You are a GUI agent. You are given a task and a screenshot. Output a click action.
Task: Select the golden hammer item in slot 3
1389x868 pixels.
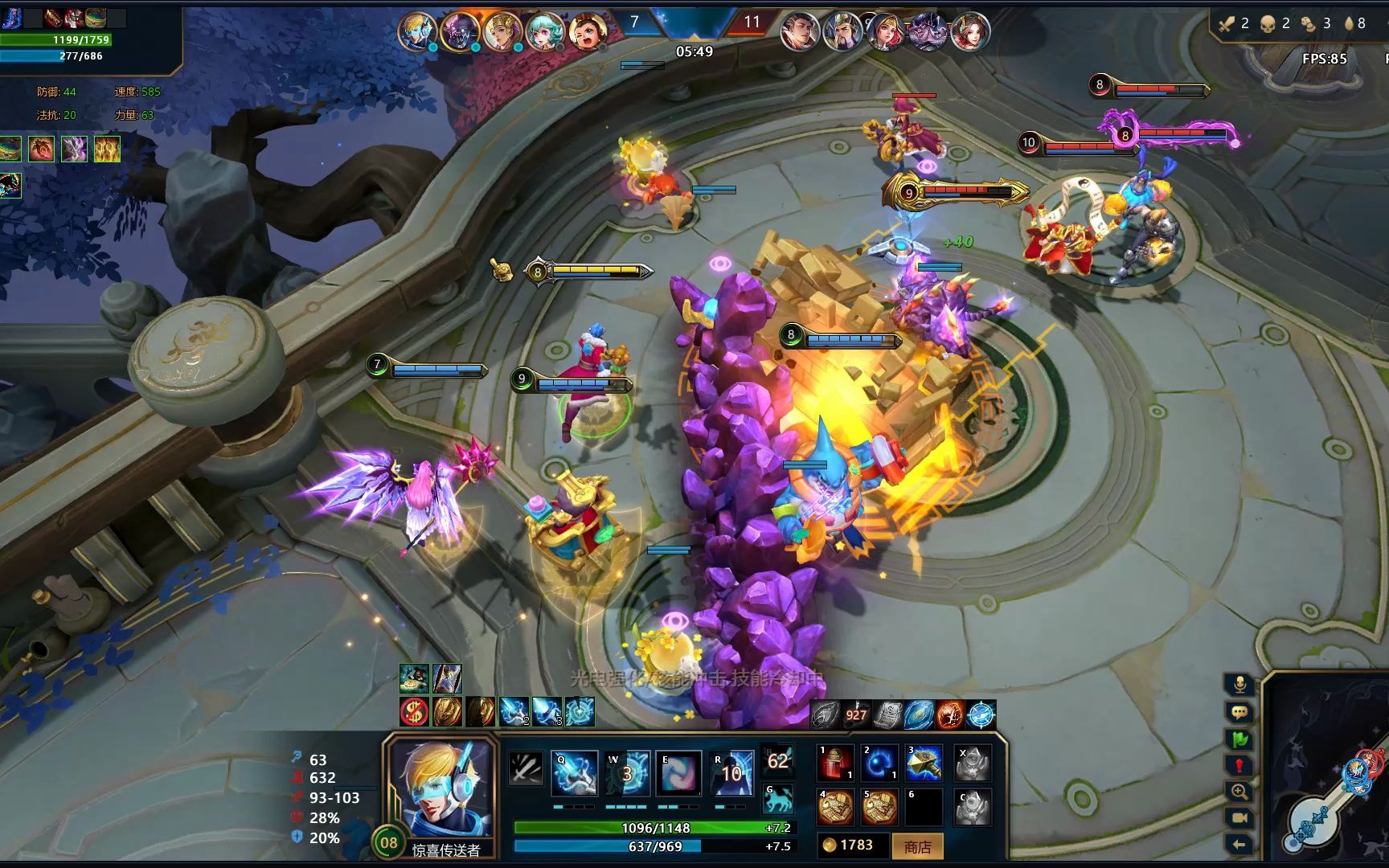point(924,764)
